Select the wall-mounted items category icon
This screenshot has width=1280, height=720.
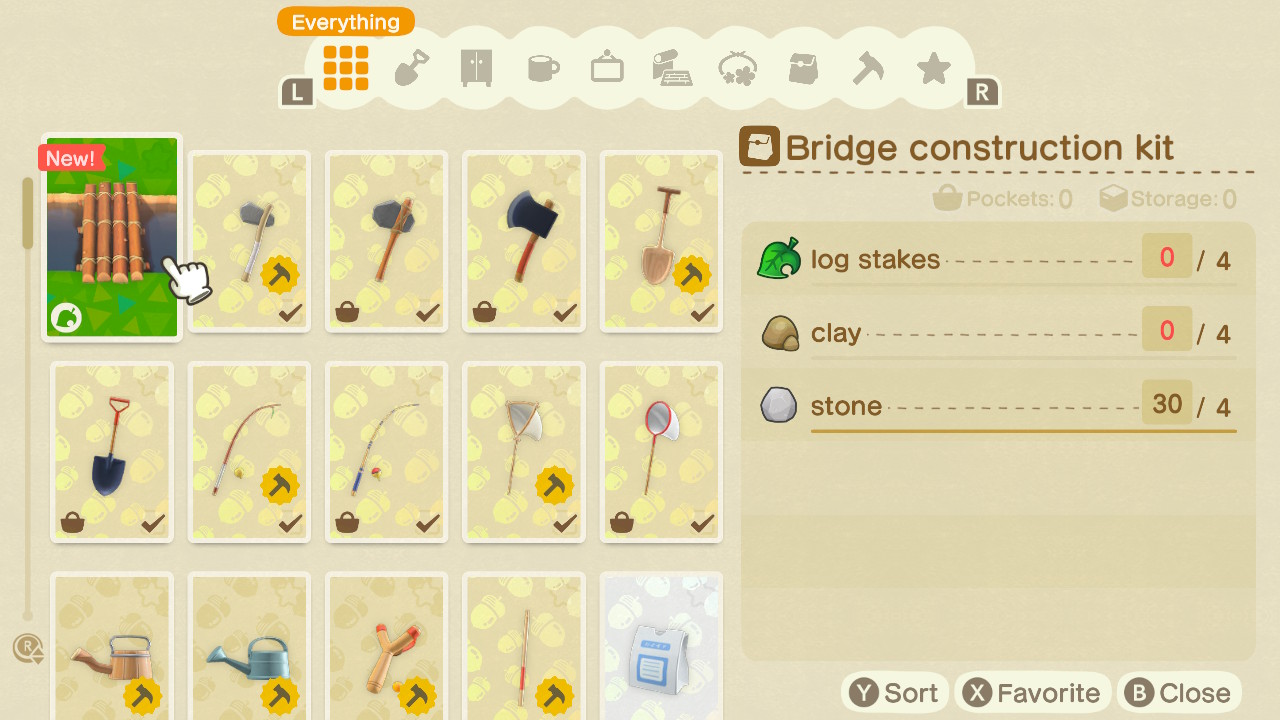[x=606, y=68]
